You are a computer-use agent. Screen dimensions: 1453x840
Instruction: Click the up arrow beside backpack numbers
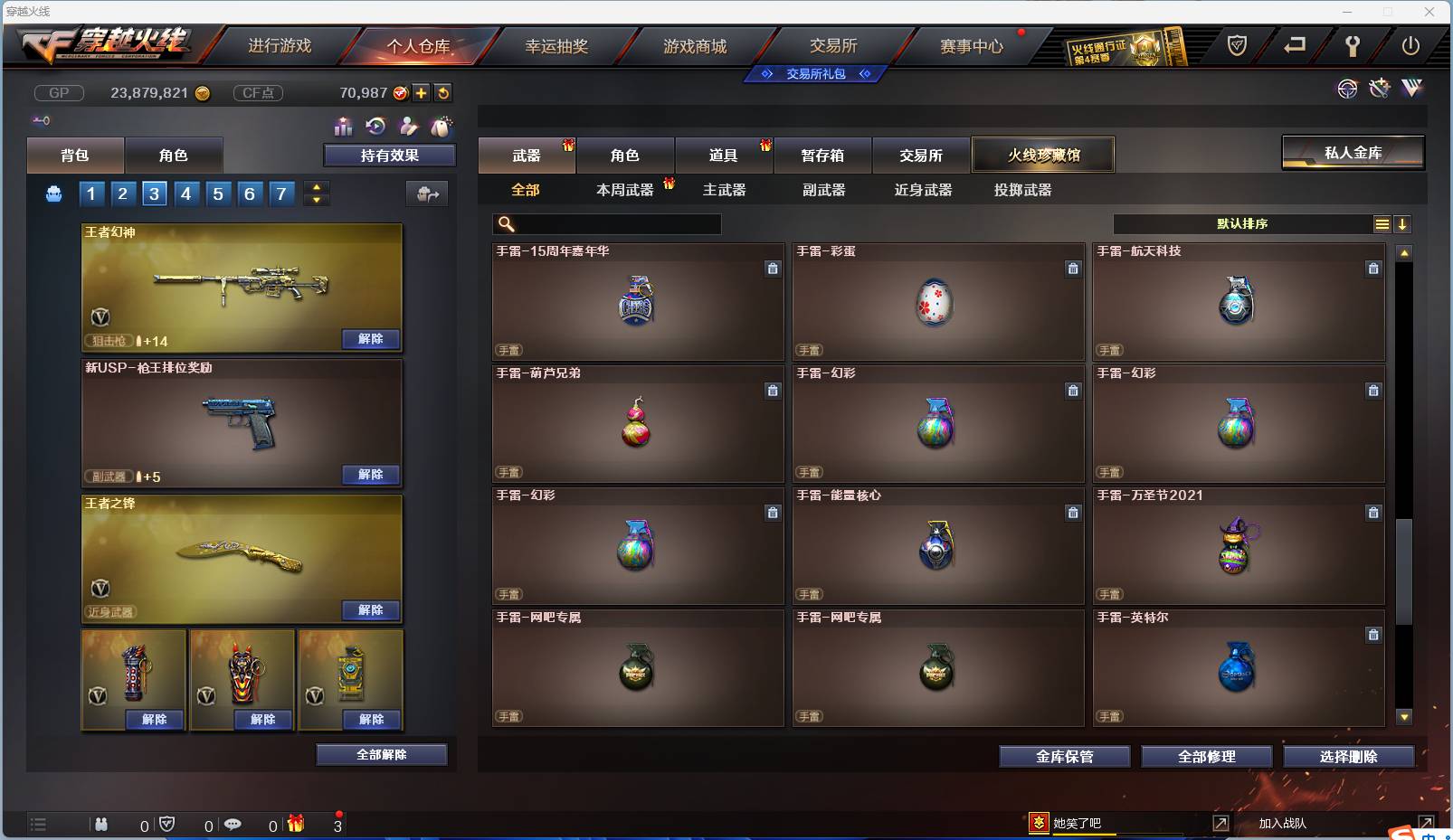(315, 187)
